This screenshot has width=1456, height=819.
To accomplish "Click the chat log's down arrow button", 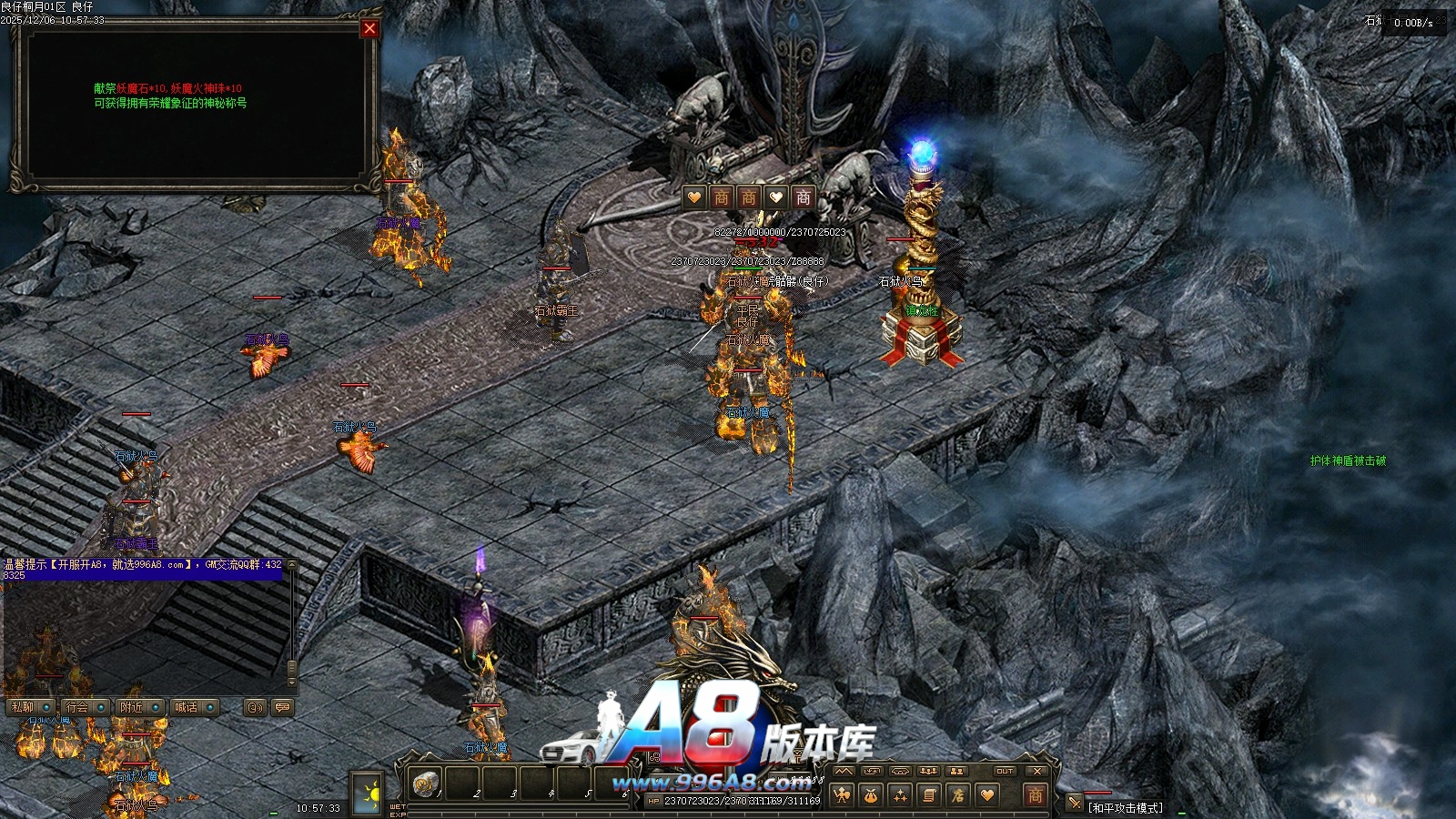I will pos(292,682).
